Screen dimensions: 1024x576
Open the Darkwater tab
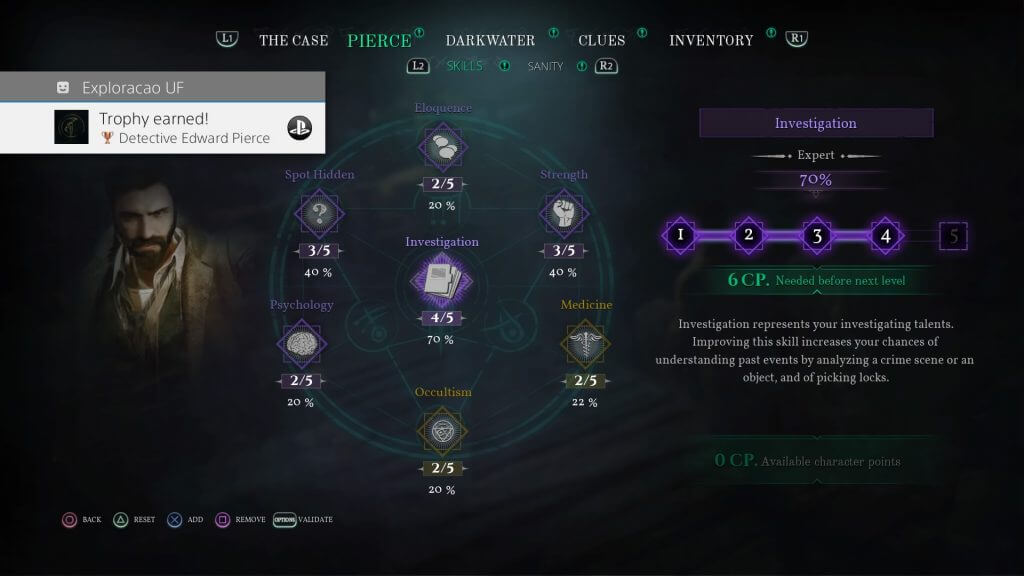[x=490, y=40]
